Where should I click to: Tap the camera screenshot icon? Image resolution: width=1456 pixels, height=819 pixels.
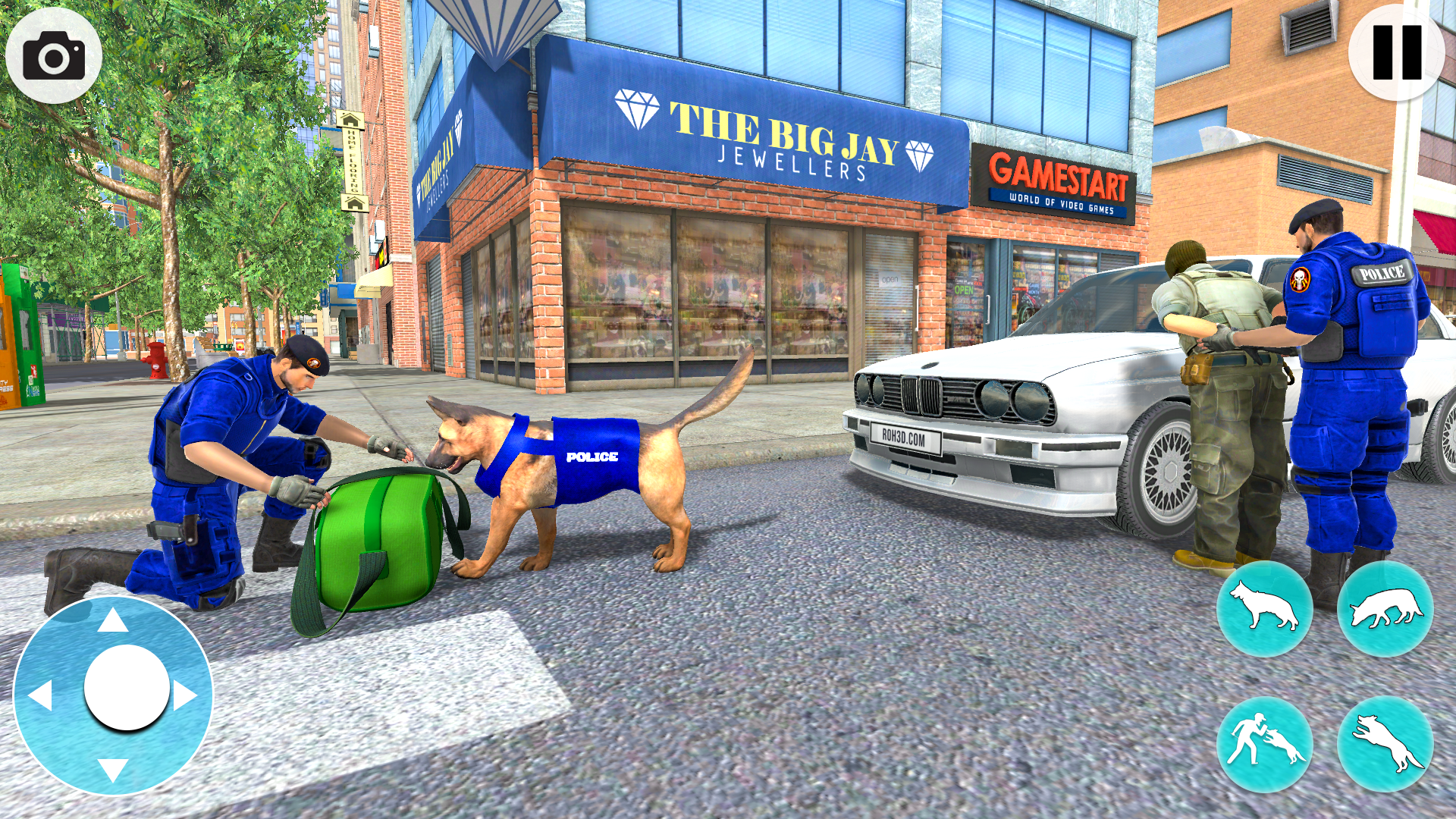pos(53,53)
